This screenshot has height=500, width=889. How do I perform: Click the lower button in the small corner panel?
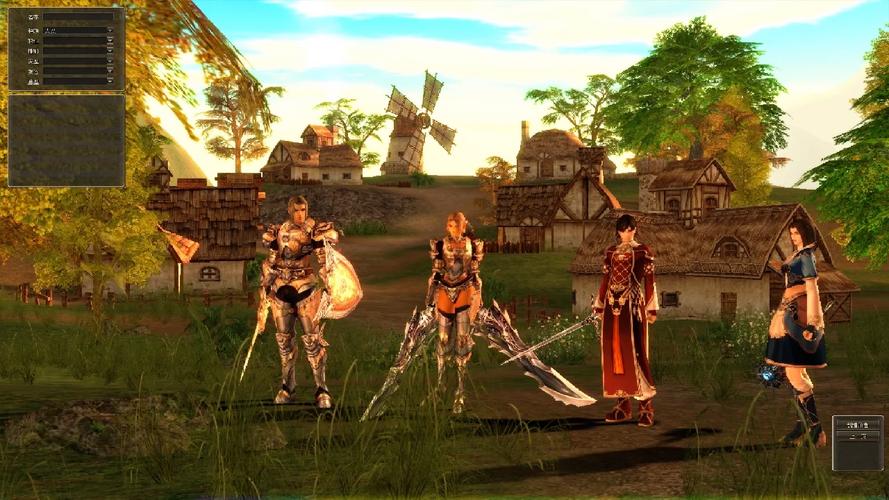coord(857,436)
